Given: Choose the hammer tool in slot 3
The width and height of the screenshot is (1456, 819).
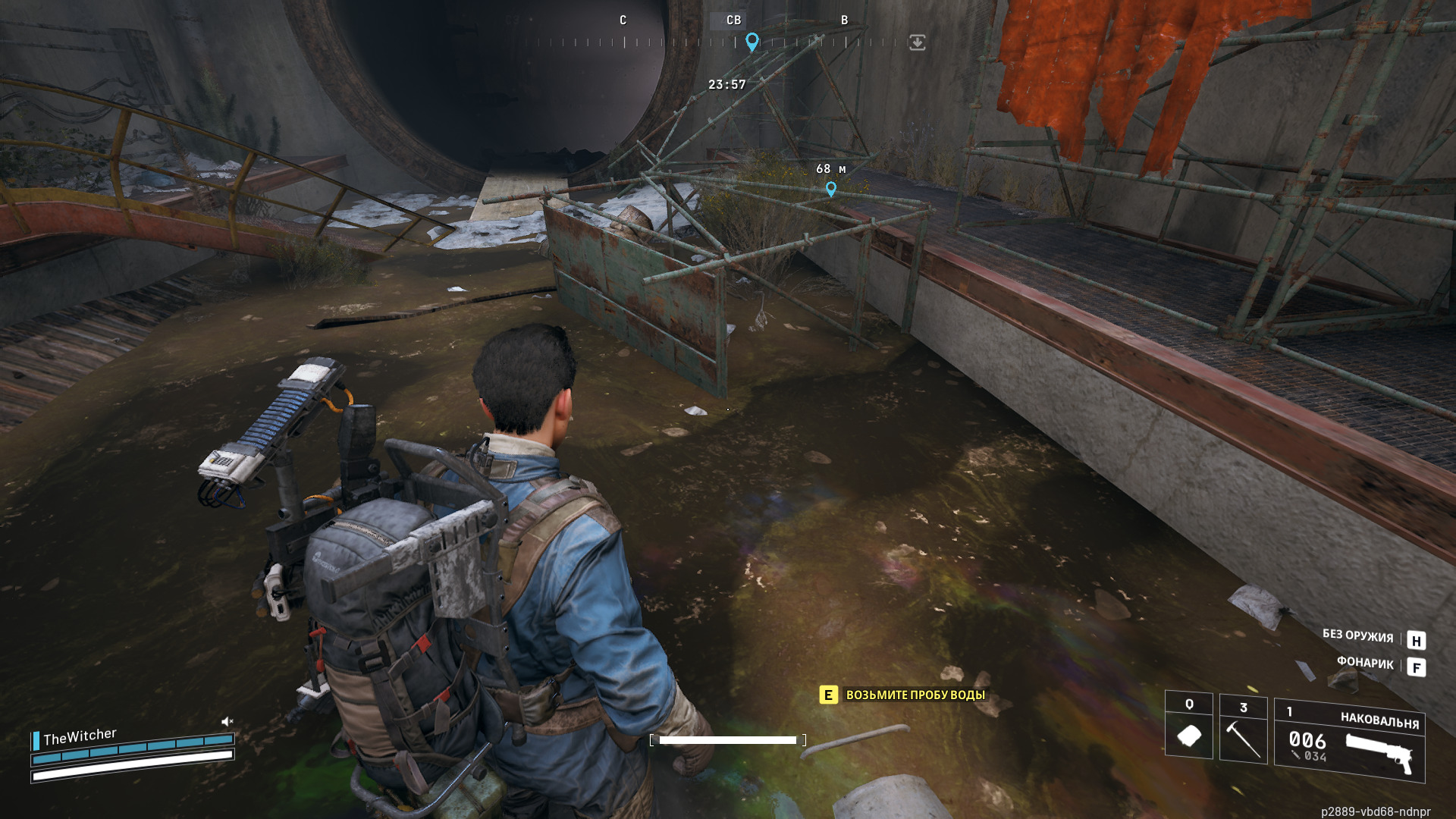Looking at the screenshot, I should click(1243, 733).
